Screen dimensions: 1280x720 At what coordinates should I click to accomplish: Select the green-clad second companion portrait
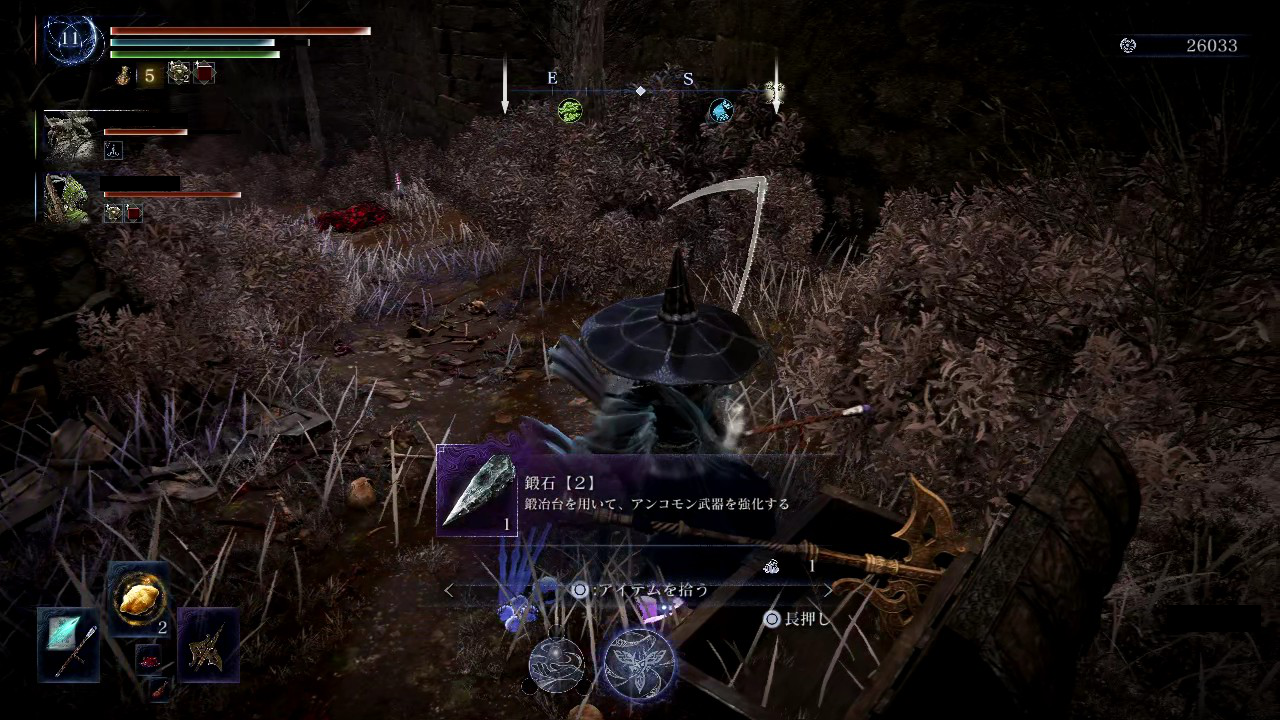tap(70, 198)
